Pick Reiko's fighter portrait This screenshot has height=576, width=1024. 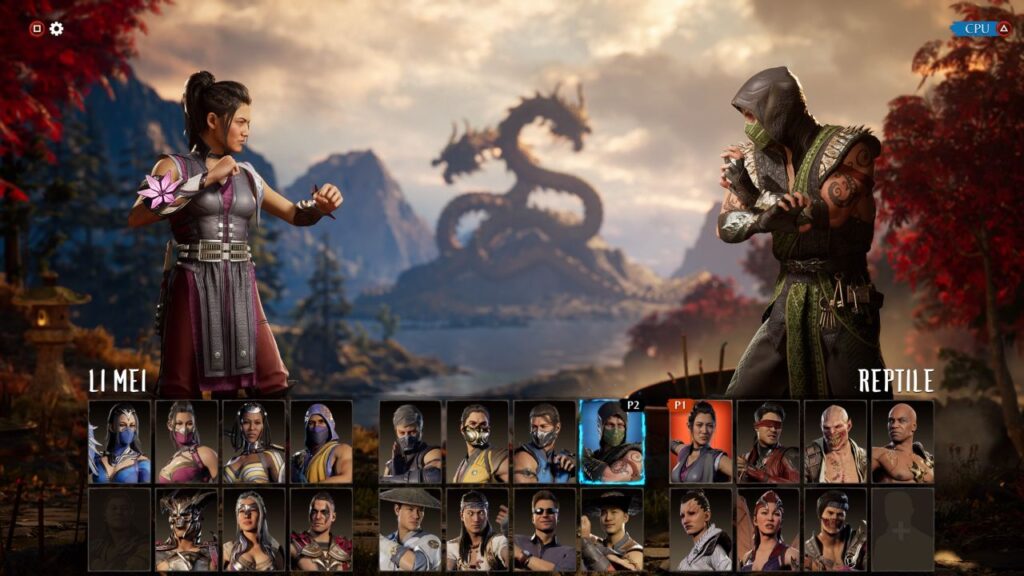(x=321, y=530)
